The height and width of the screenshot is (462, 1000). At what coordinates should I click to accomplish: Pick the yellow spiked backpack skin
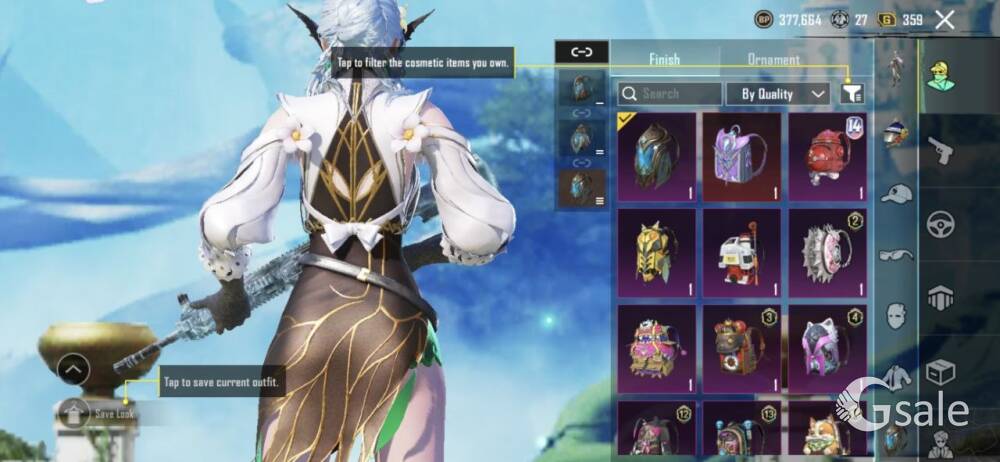(656, 252)
